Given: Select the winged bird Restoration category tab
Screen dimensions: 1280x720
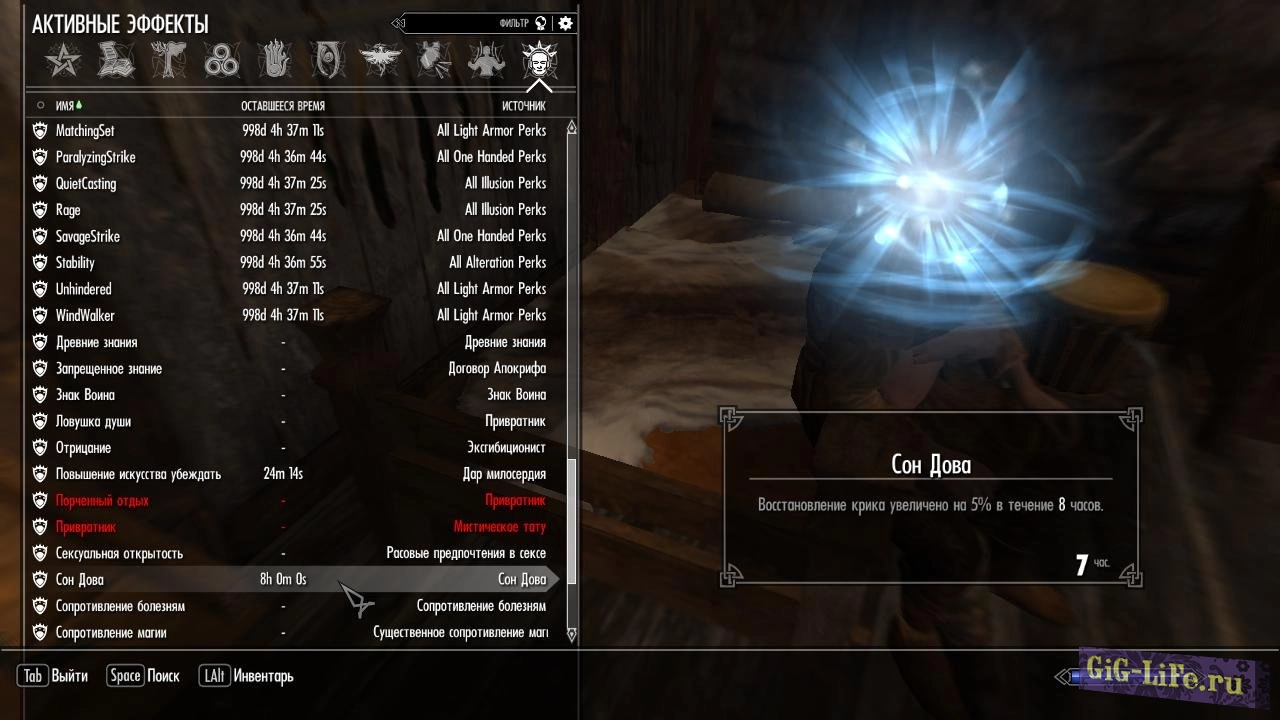Looking at the screenshot, I should click(x=380, y=61).
